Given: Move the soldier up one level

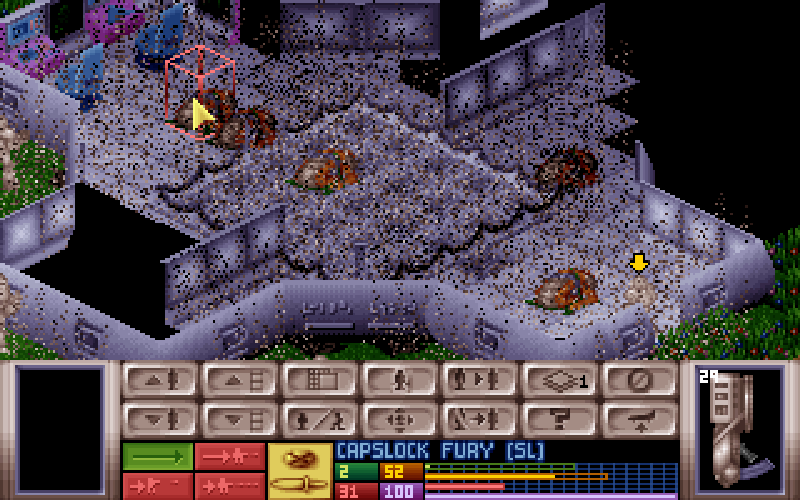Looking at the screenshot, I should tap(159, 381).
